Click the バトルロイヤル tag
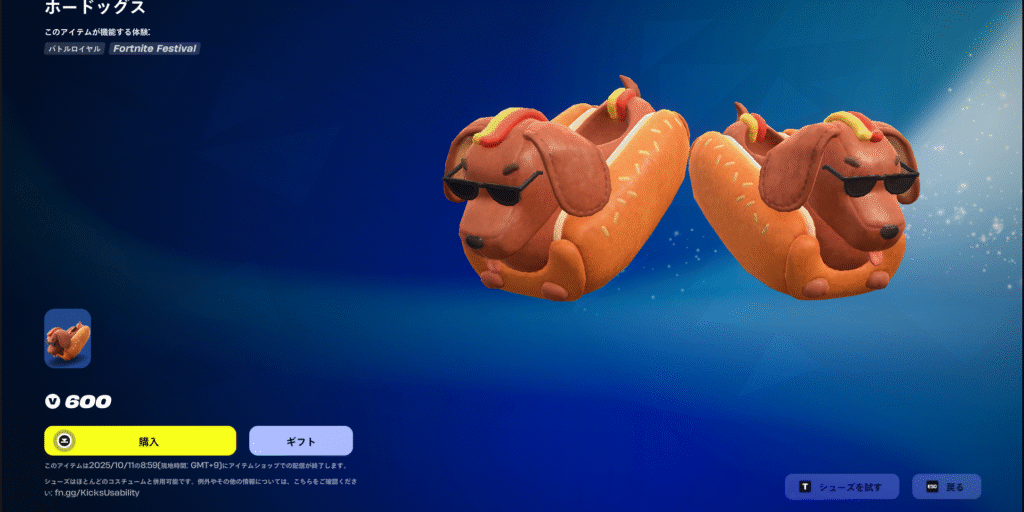 [75, 48]
